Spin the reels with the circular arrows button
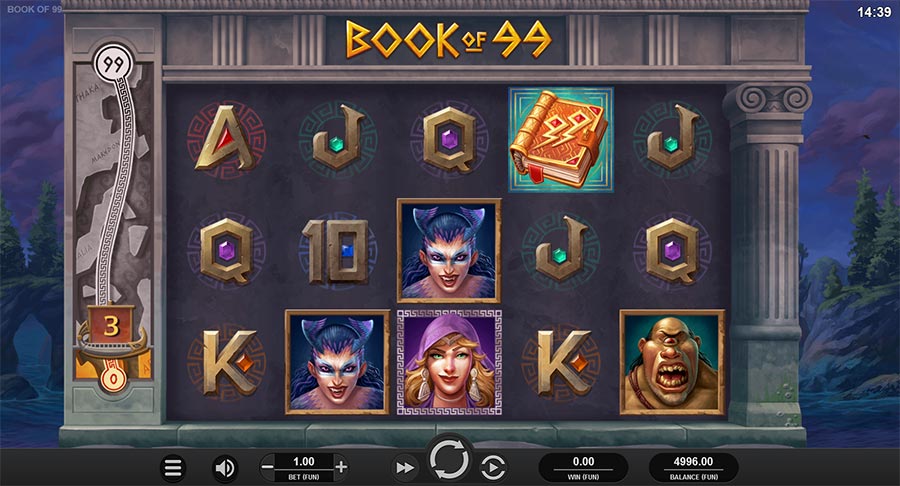The width and height of the screenshot is (900, 486). [x=449, y=461]
